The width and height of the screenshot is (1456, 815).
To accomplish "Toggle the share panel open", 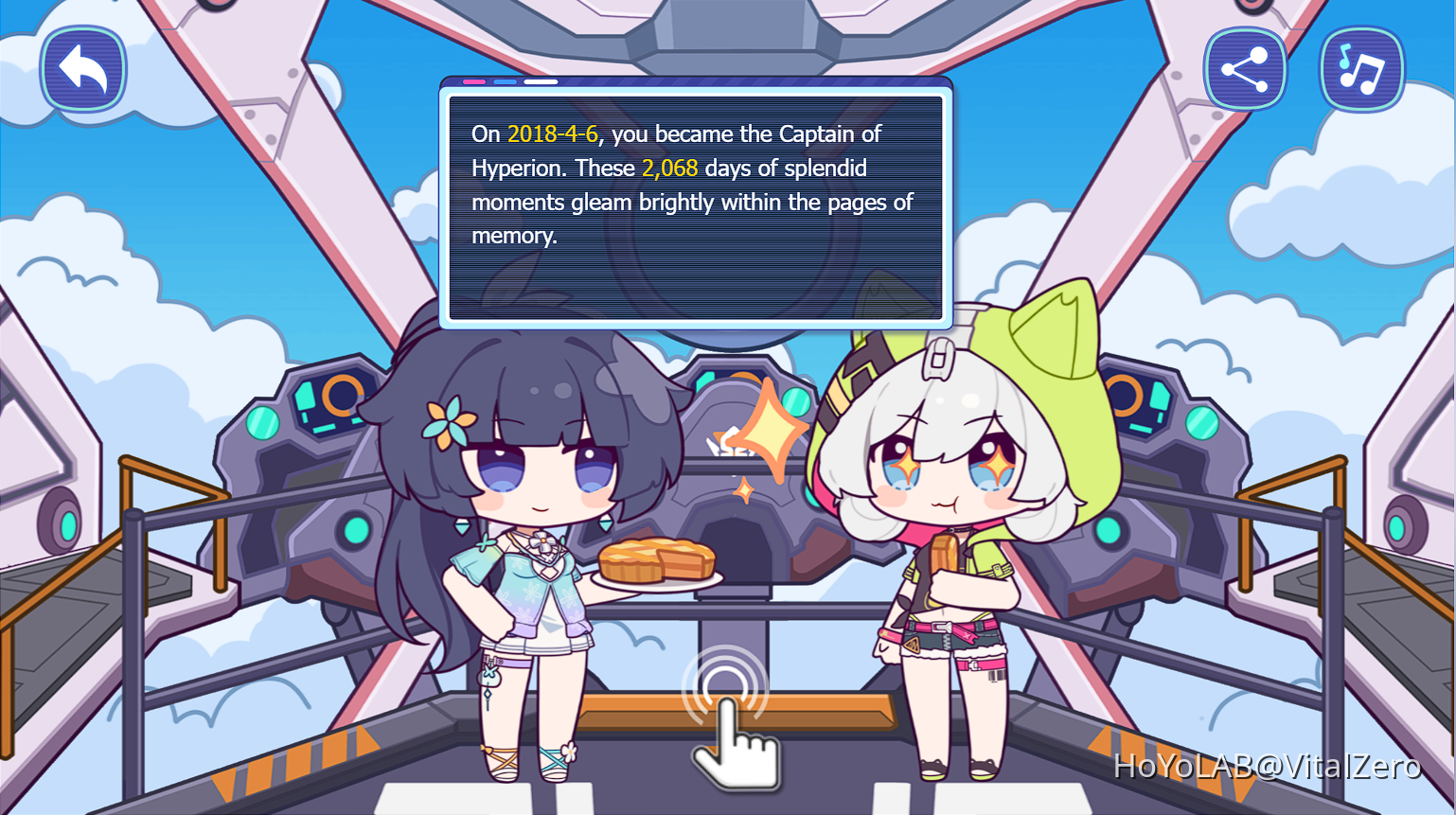I will click(x=1245, y=67).
